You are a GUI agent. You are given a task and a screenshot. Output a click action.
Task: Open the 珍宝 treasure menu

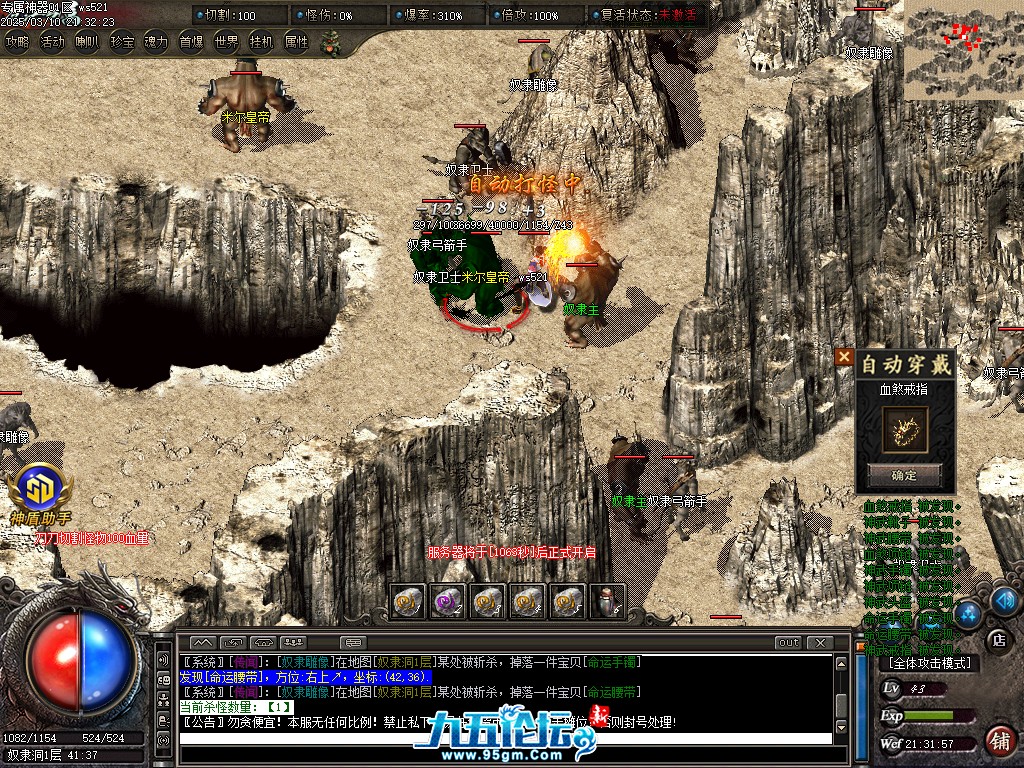coord(122,42)
